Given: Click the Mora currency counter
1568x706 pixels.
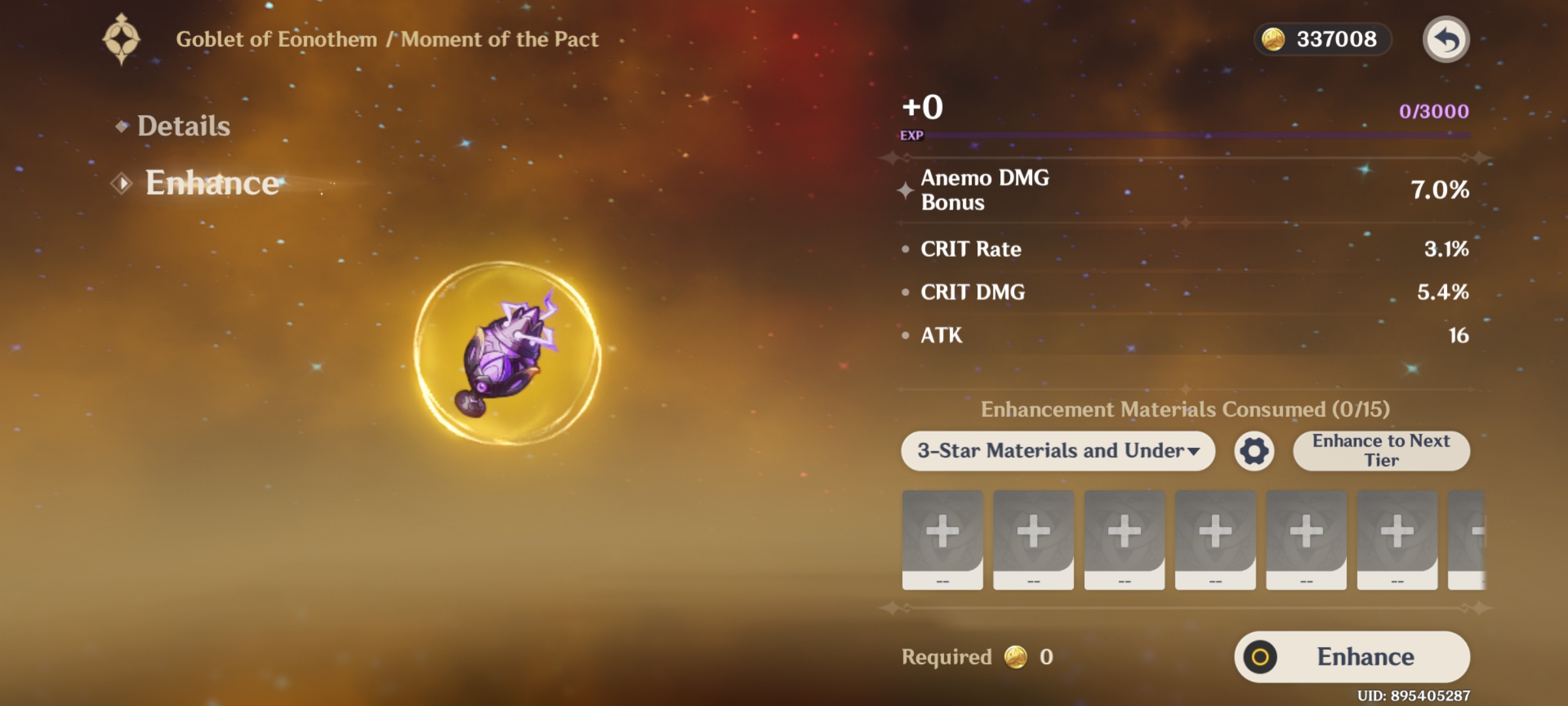Looking at the screenshot, I should tap(1323, 40).
